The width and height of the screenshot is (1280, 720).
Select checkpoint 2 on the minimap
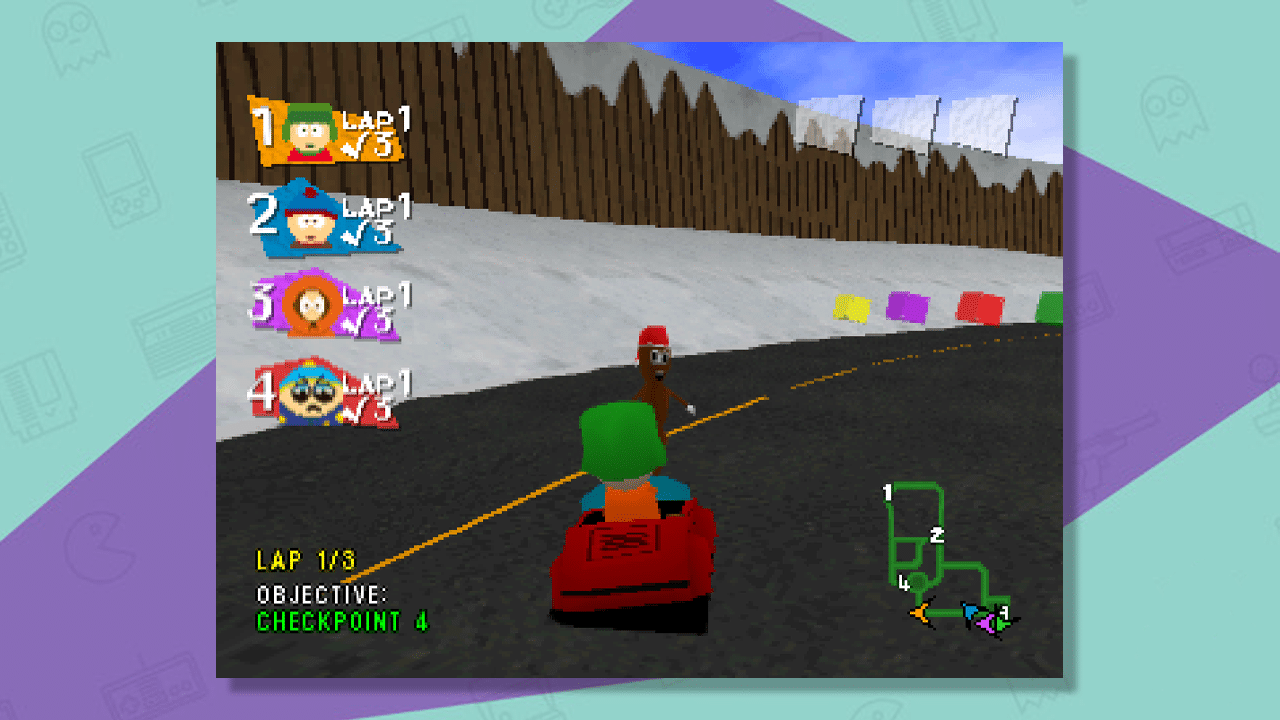click(937, 535)
